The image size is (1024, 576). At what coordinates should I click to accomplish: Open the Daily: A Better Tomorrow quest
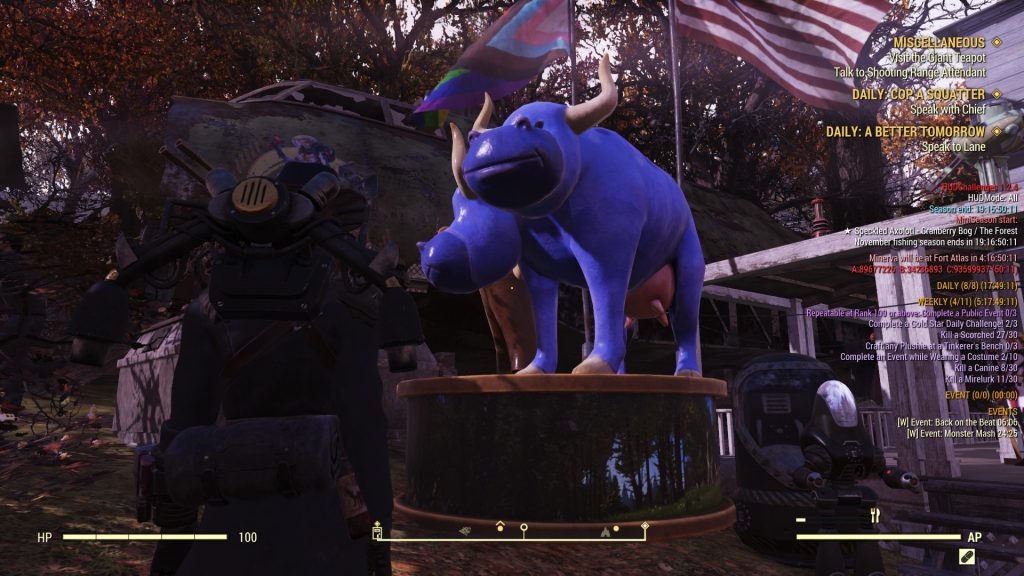tap(905, 131)
